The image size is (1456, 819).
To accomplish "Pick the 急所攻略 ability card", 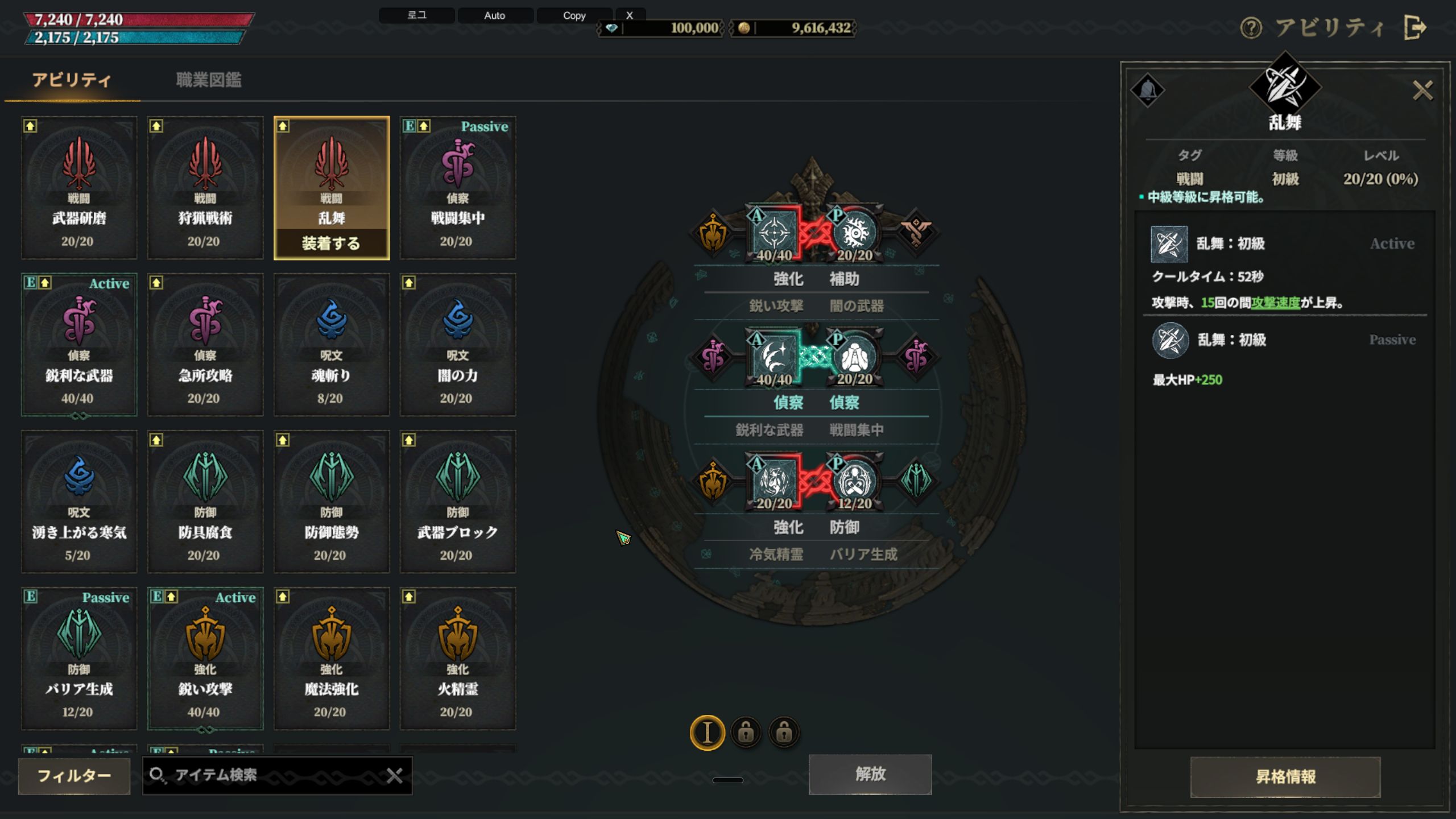I will [205, 345].
